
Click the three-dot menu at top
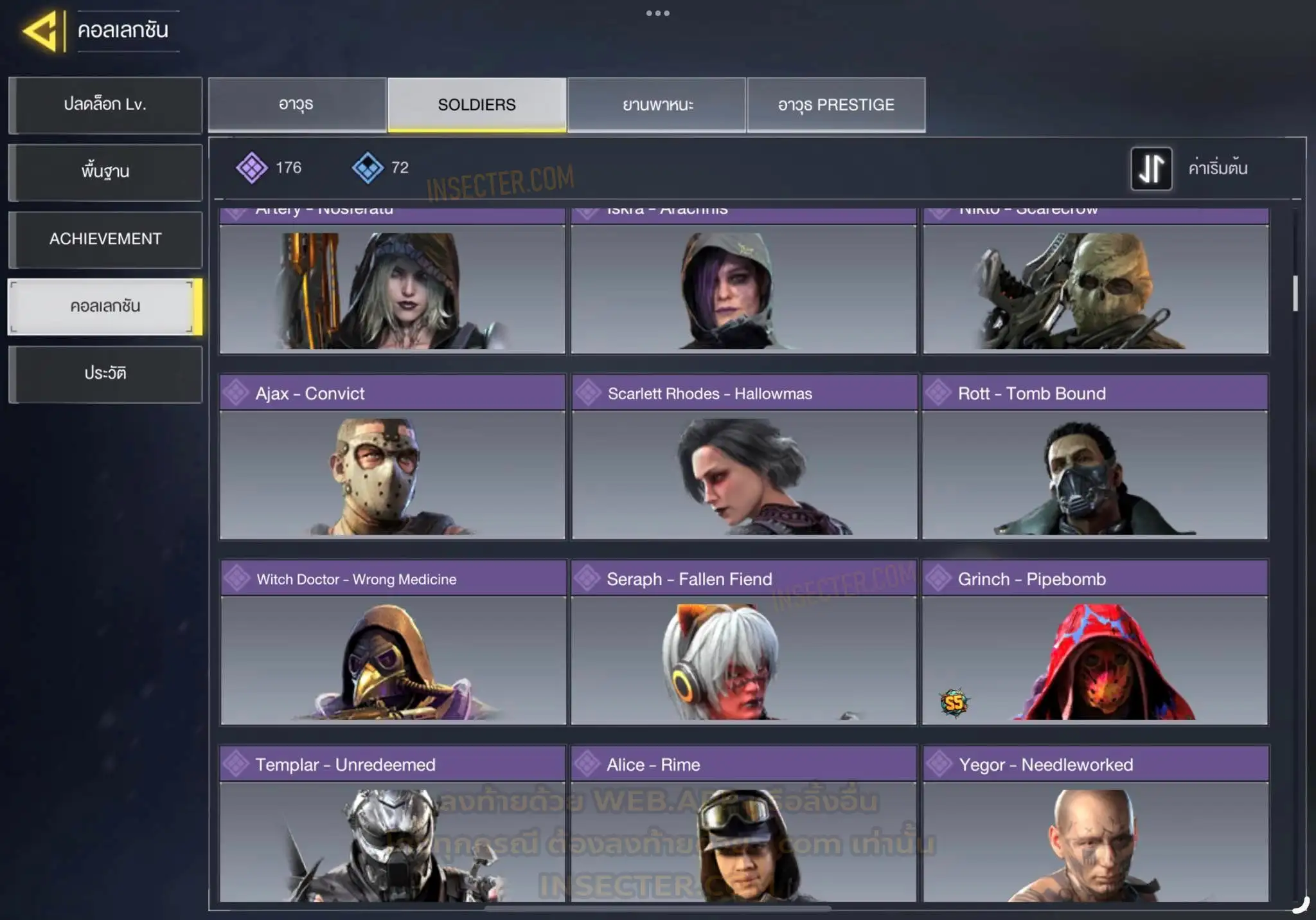657,13
